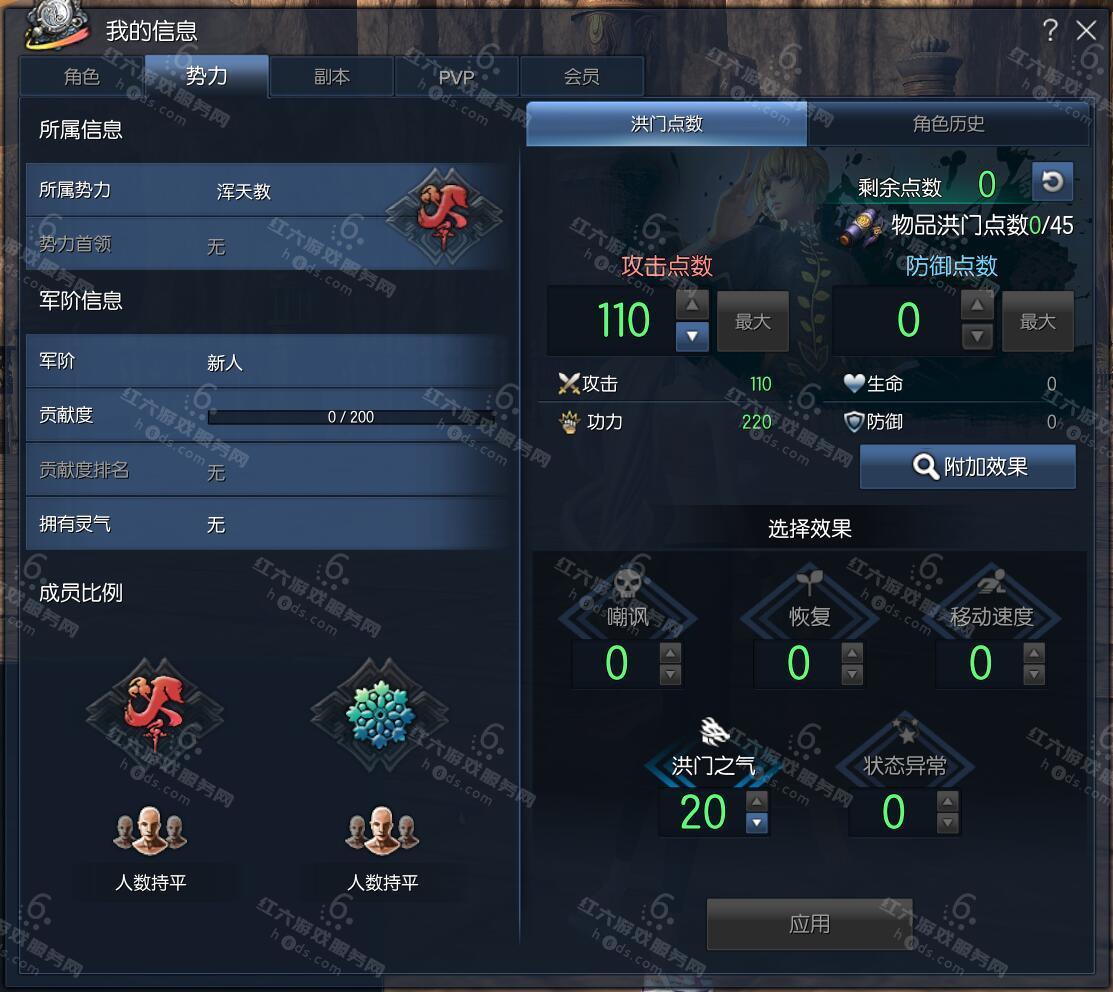Image resolution: width=1113 pixels, height=992 pixels.
Task: Maximize 防御点数 with its 最大 button
Action: pos(1037,321)
